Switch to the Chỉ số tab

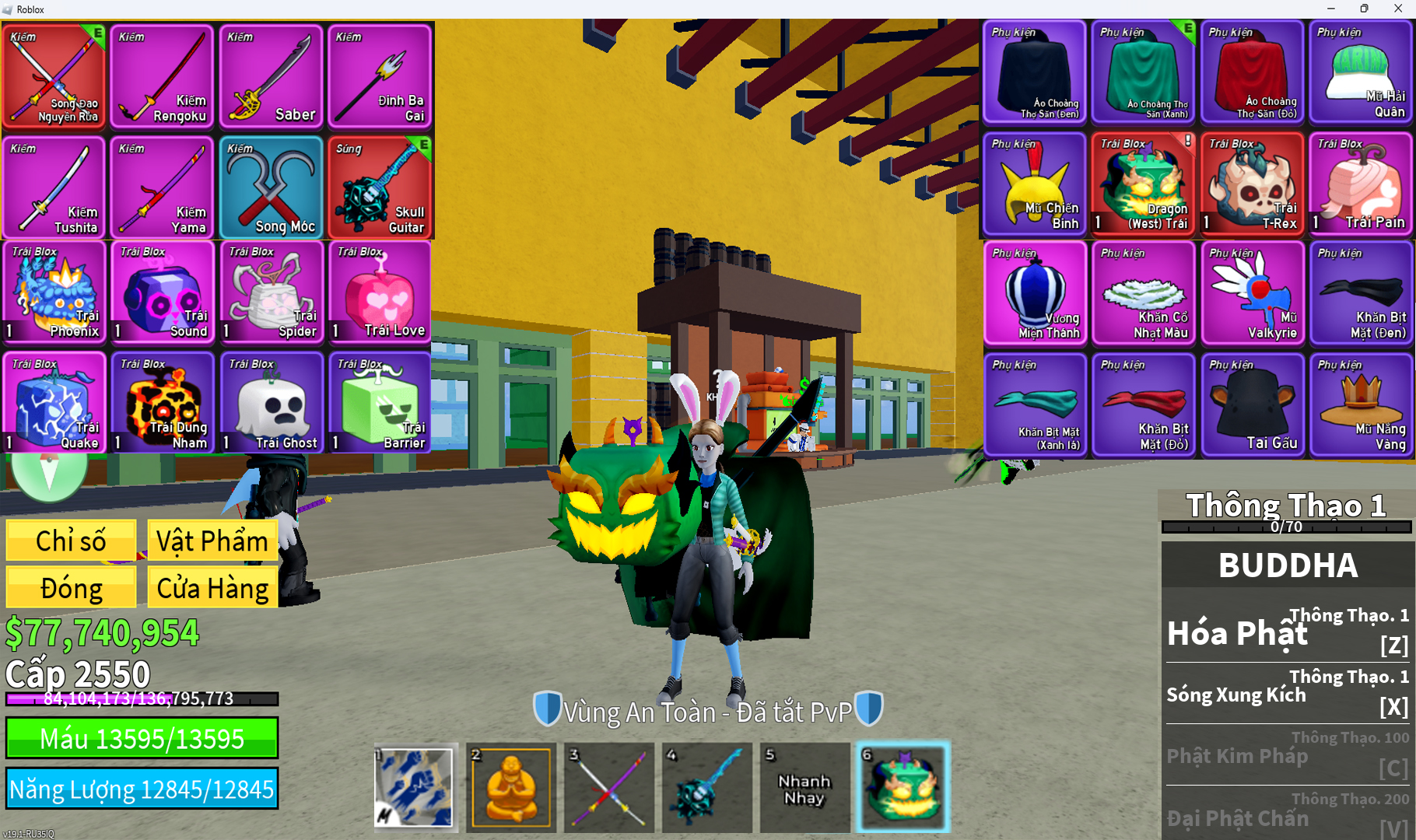(70, 540)
